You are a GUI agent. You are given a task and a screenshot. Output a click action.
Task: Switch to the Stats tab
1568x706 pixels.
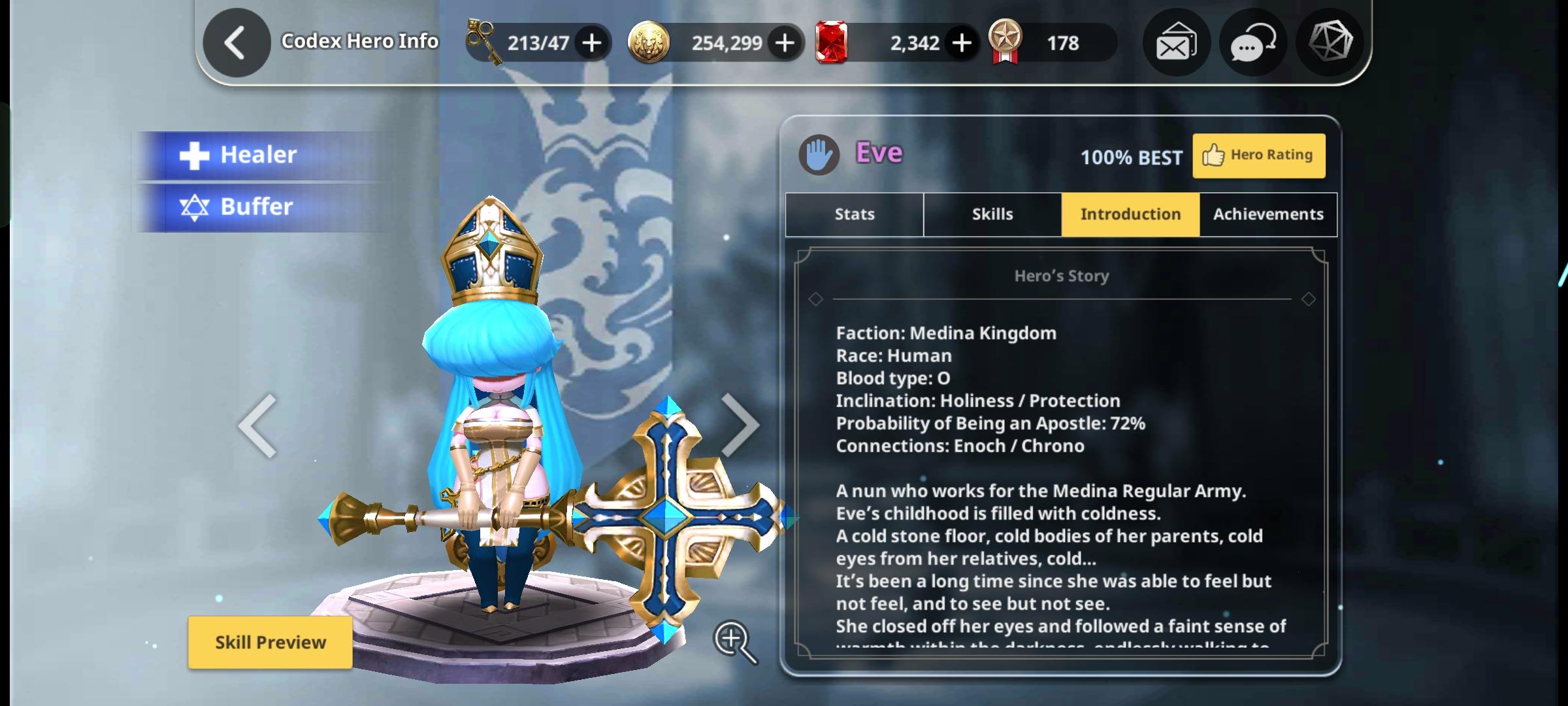click(853, 214)
